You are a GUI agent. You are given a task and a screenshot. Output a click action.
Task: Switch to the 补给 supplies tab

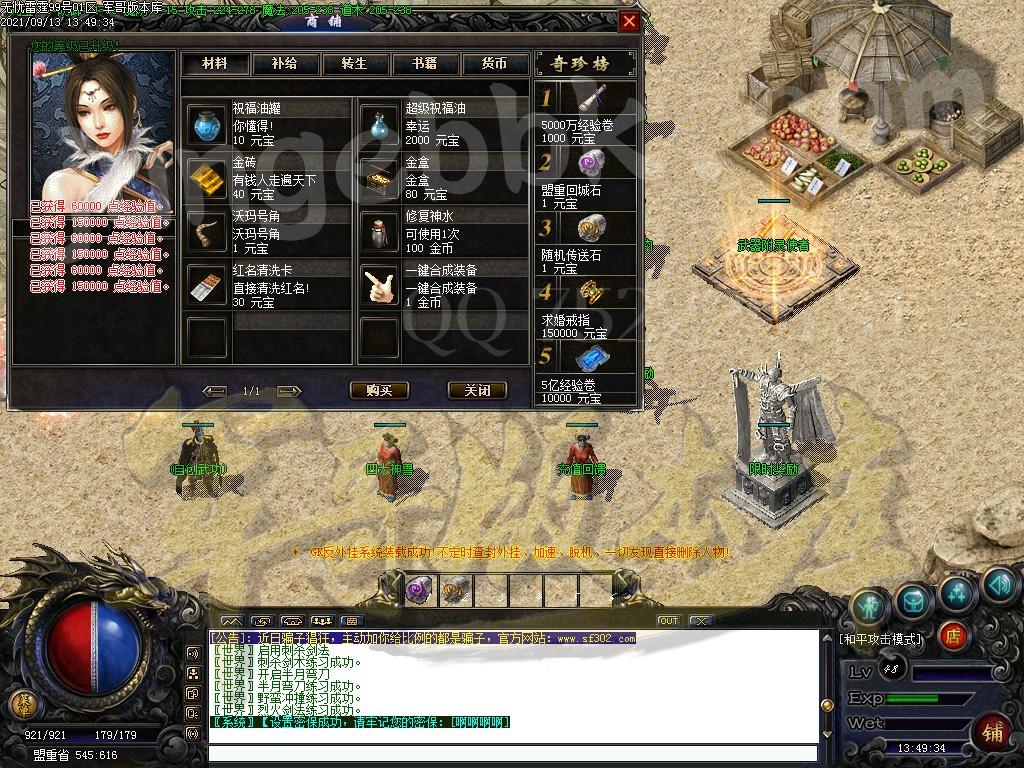point(284,63)
